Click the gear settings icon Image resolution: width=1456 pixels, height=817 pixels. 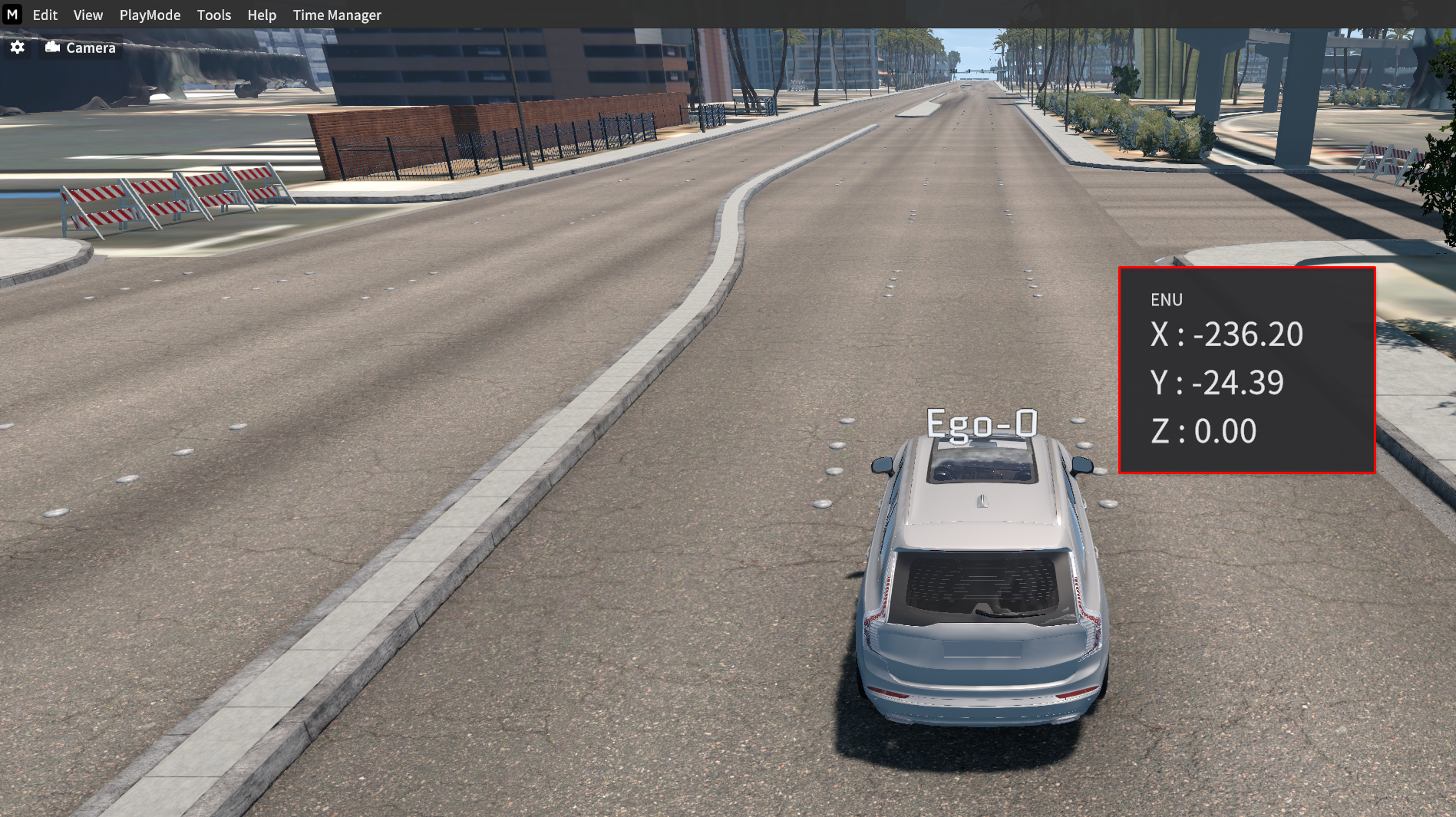click(x=18, y=48)
